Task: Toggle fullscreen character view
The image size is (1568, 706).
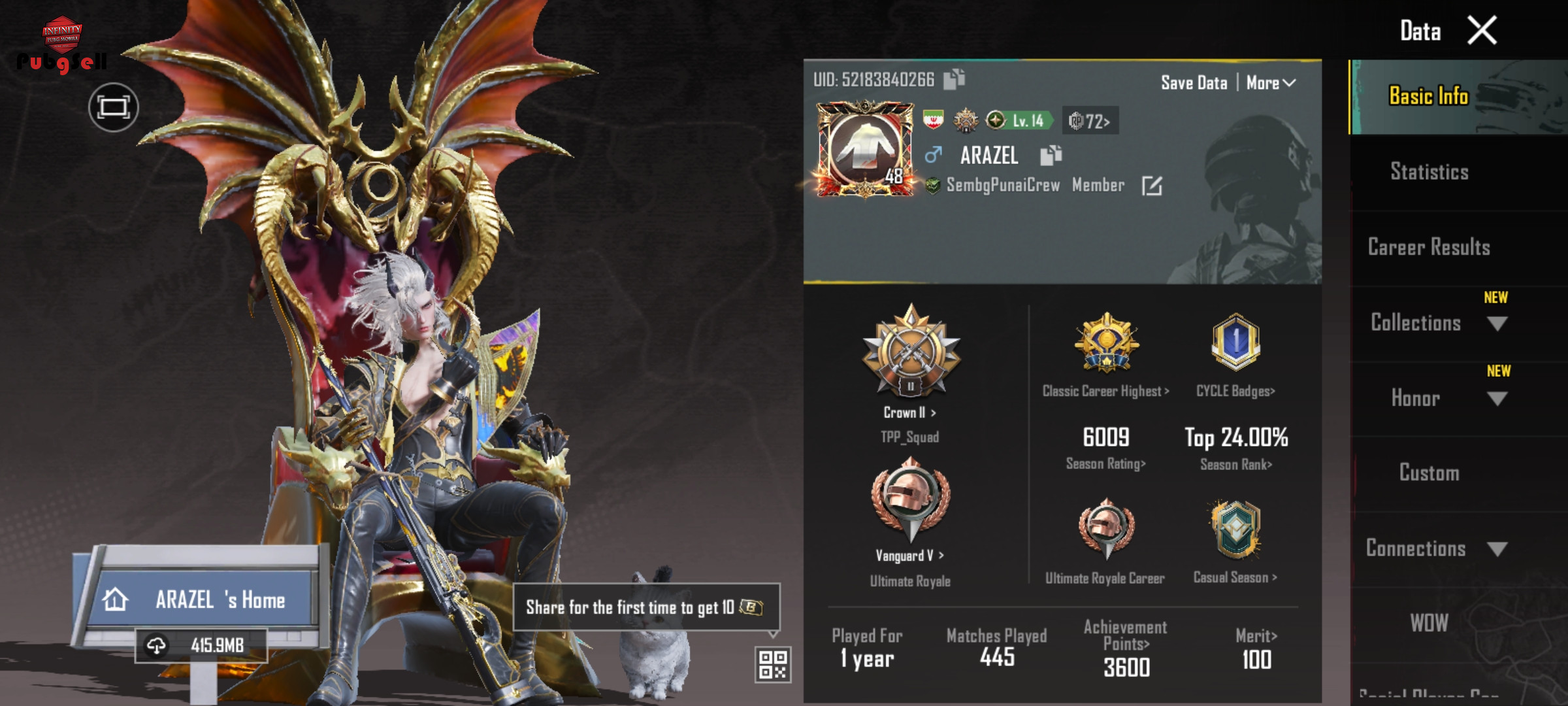Action: (x=114, y=107)
